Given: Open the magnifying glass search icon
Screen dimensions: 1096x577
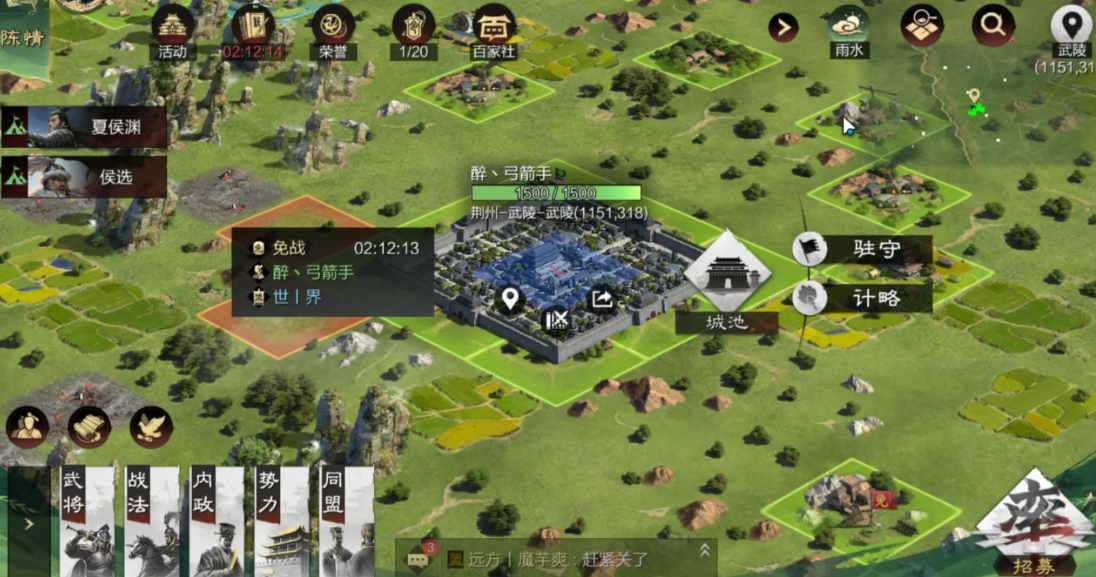Looking at the screenshot, I should click(993, 26).
